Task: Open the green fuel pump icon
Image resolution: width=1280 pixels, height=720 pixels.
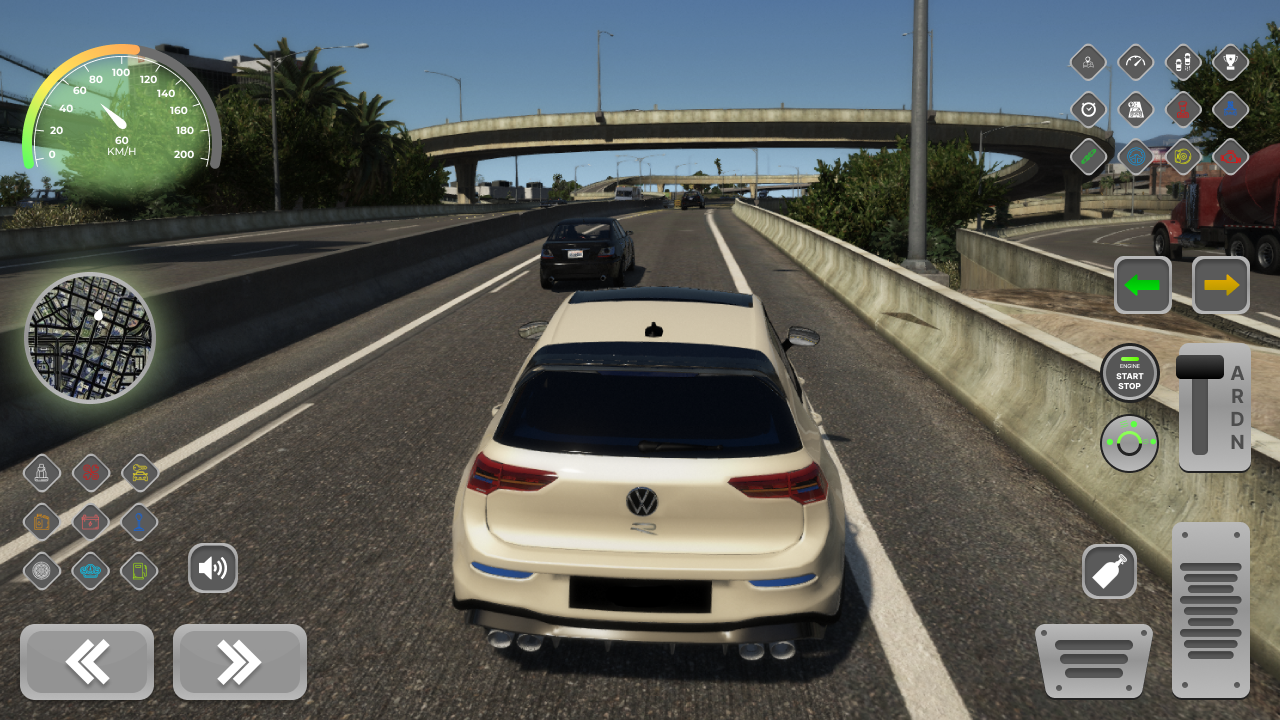Action: coord(139,571)
